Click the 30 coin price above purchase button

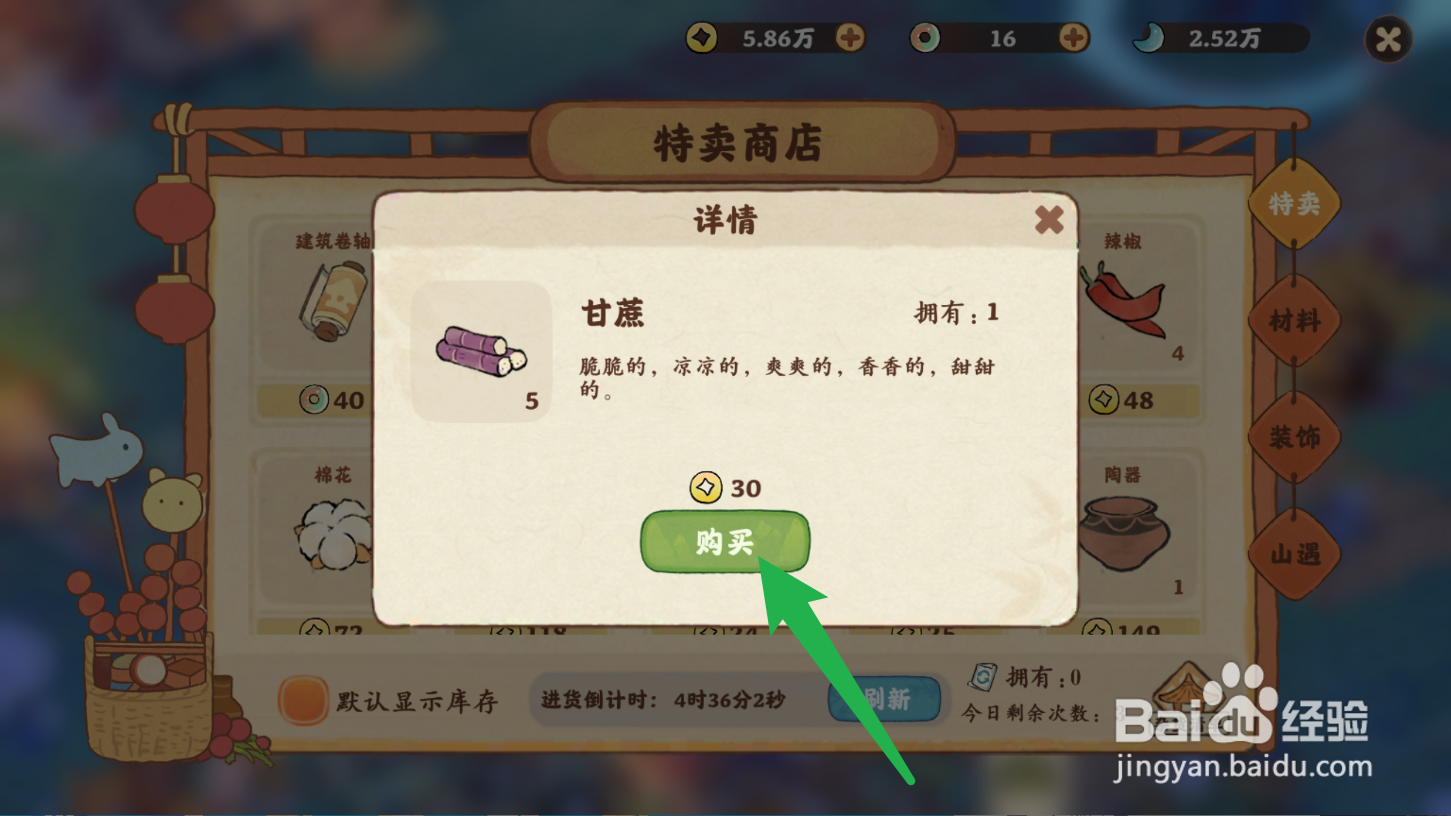pos(725,489)
